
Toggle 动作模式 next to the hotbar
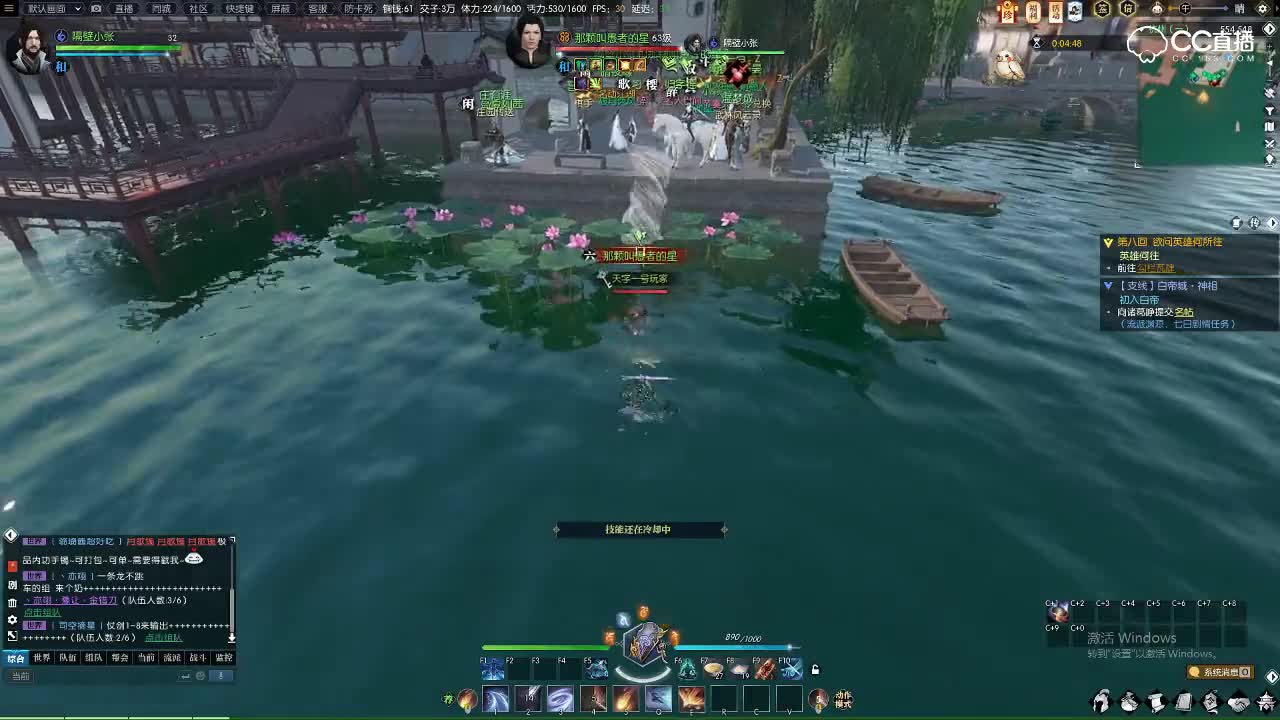(x=843, y=697)
